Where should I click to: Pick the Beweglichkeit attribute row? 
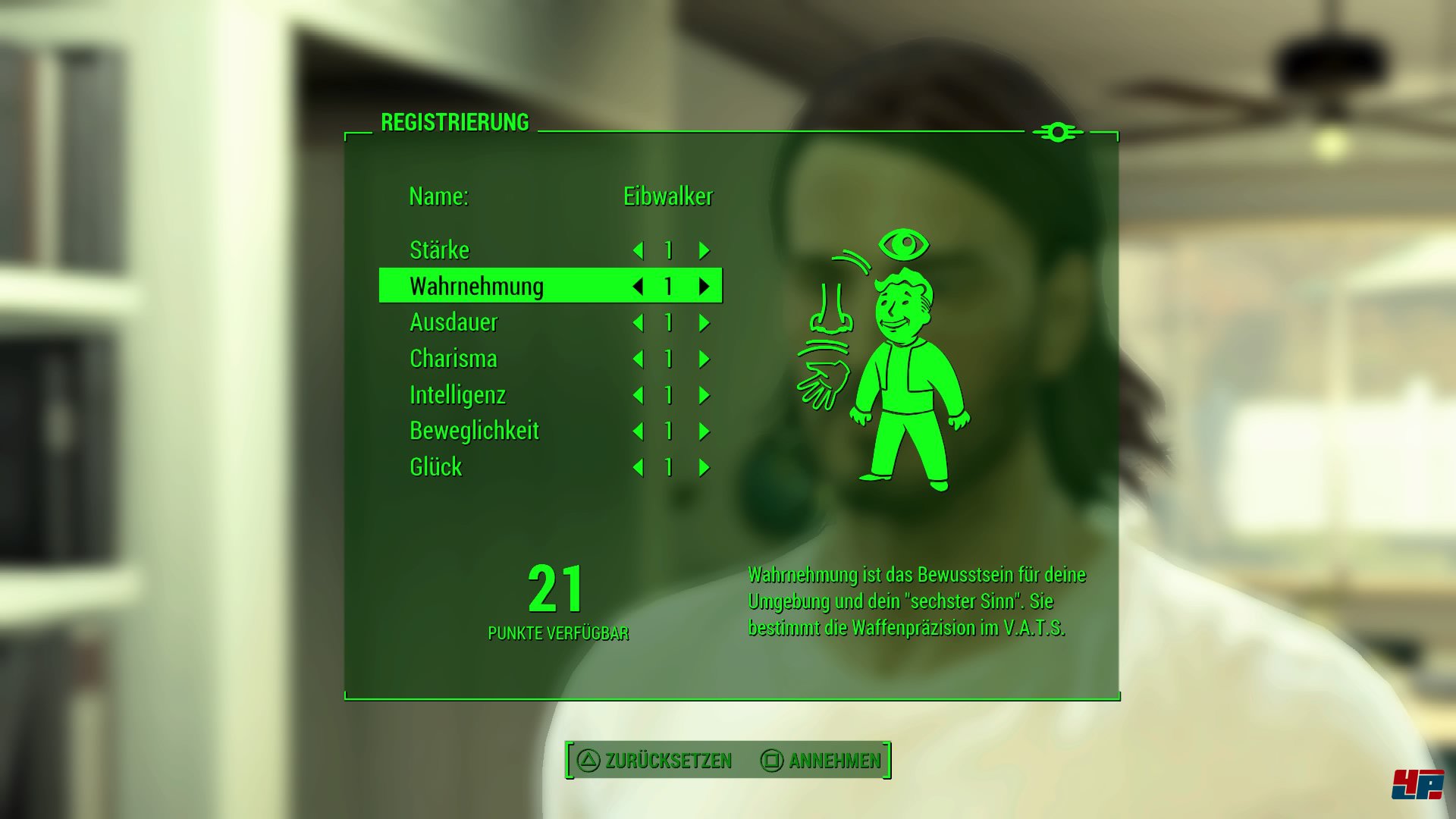click(x=474, y=431)
